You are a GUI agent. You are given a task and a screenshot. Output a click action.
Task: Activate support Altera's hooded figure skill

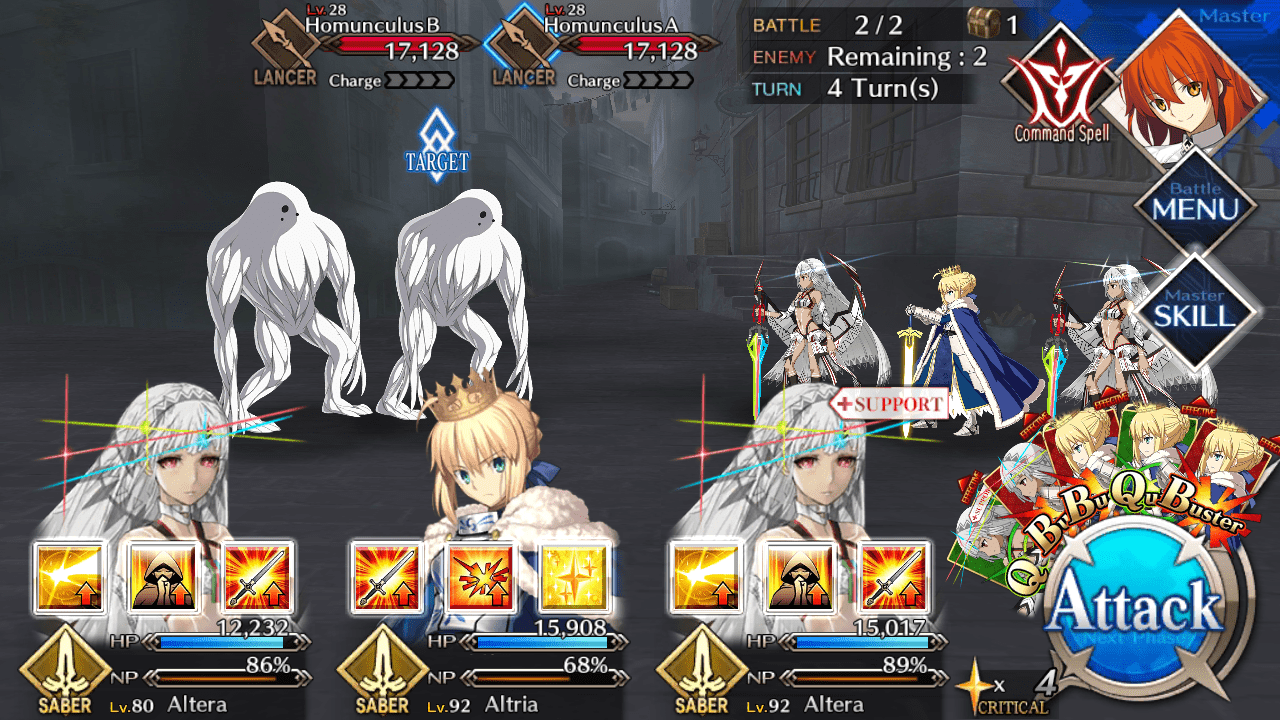tap(800, 578)
